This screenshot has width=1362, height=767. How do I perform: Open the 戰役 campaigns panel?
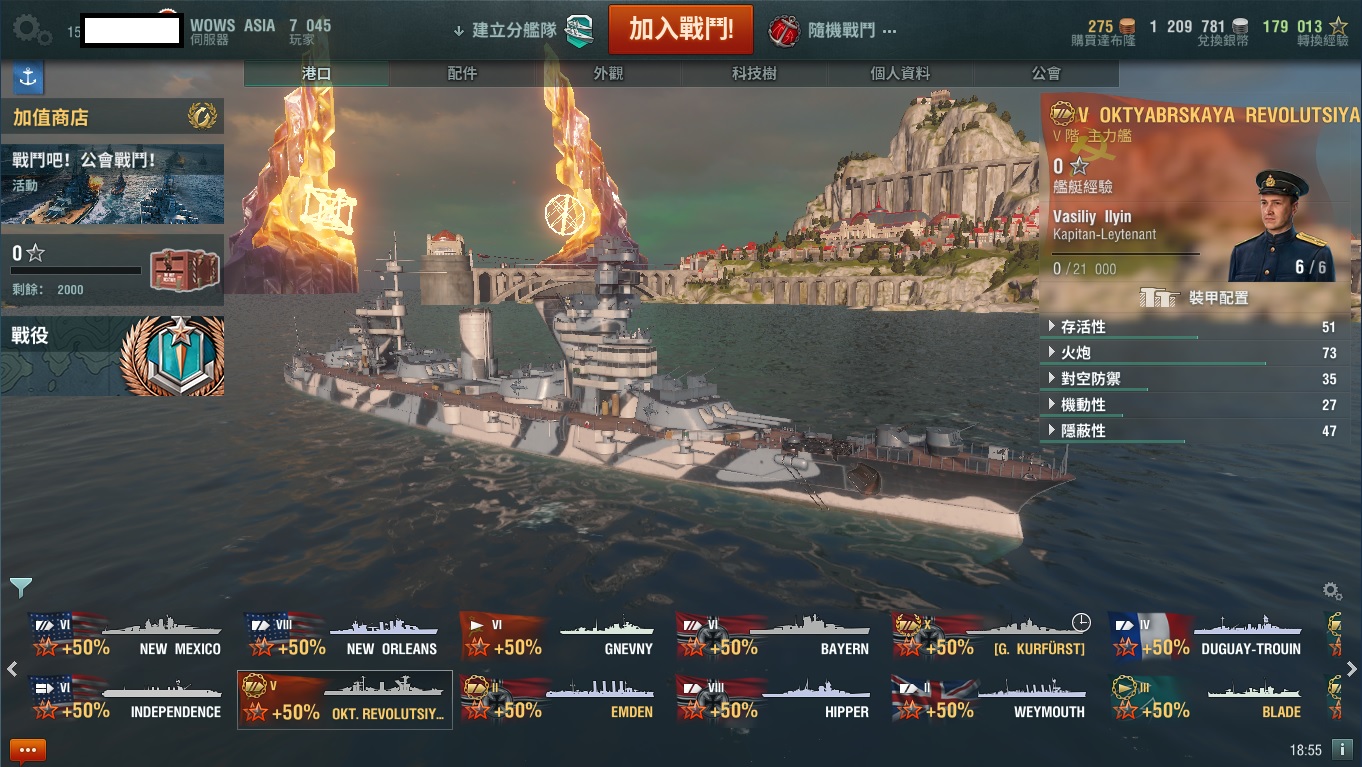click(112, 356)
